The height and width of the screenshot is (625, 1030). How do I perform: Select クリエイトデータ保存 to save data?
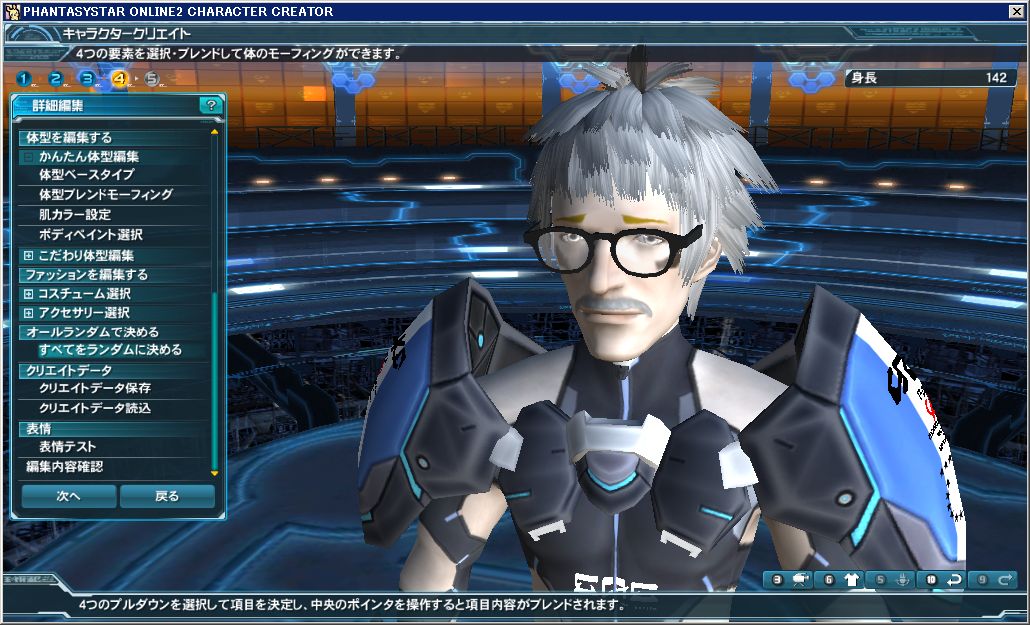[x=94, y=388]
